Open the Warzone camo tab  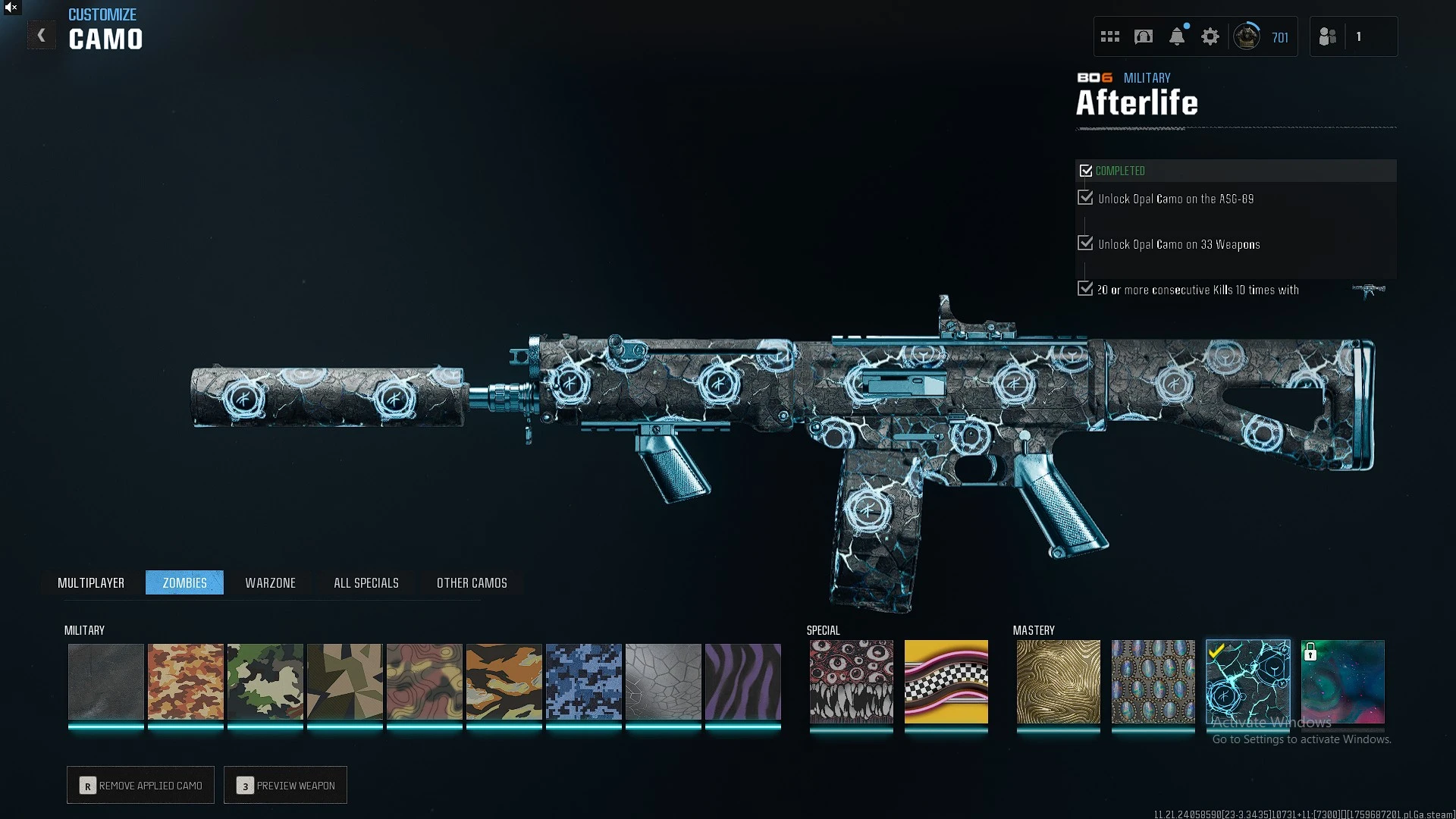point(270,582)
